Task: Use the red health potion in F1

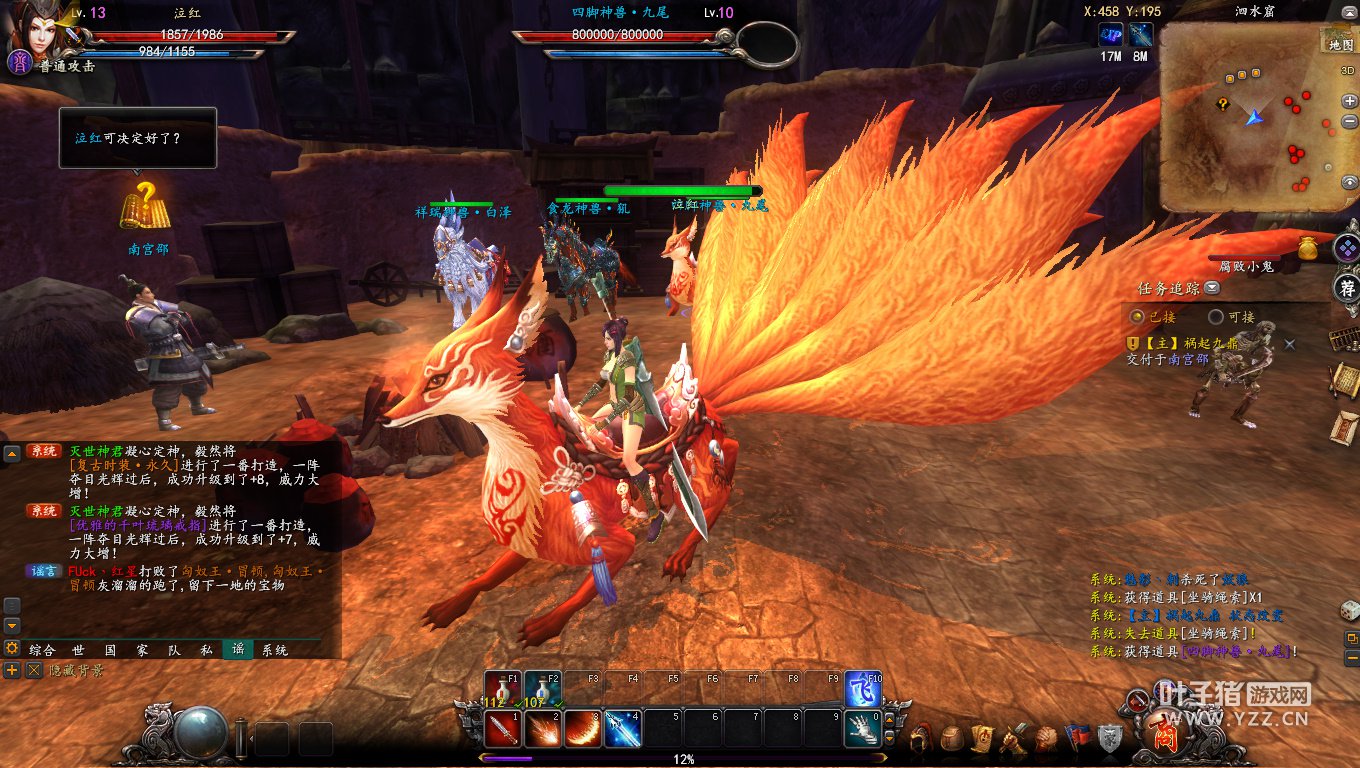Action: coord(500,689)
